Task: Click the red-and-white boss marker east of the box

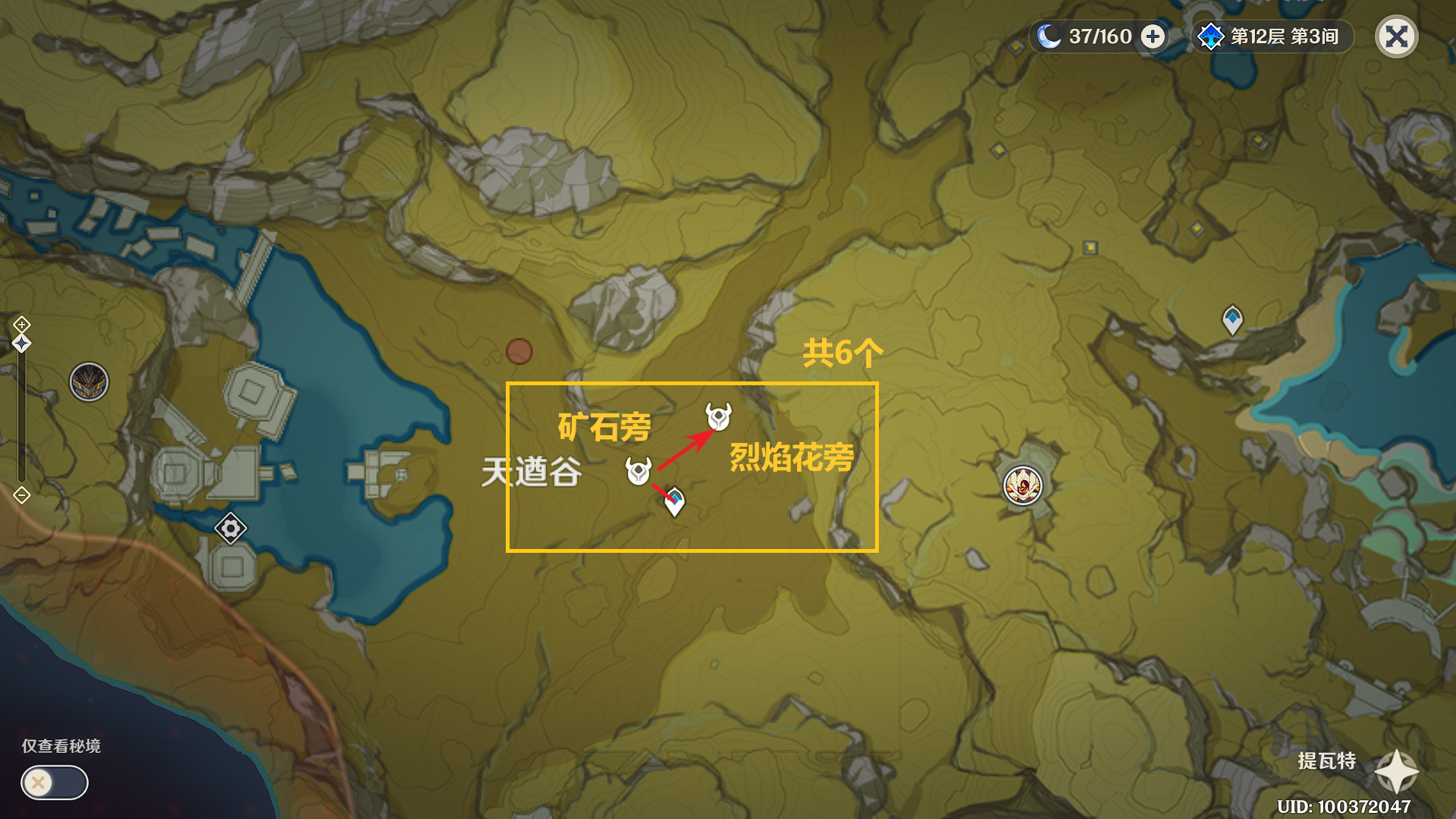Action: (1022, 485)
